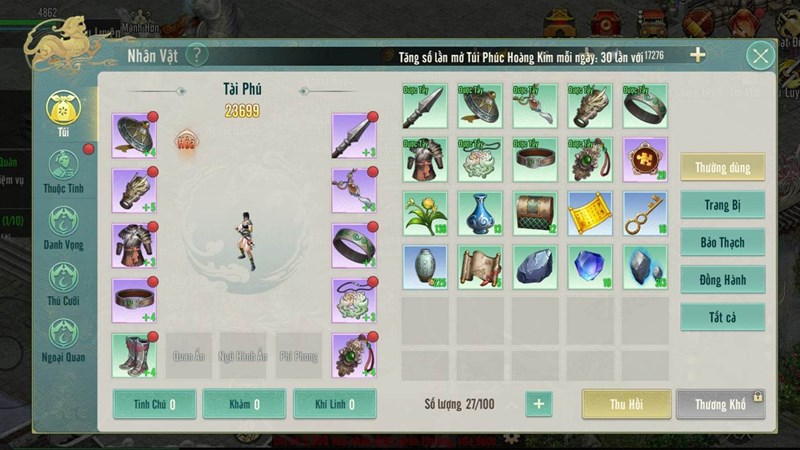Click the Khí Linh button
Image resolution: width=800 pixels, height=450 pixels.
(x=334, y=404)
